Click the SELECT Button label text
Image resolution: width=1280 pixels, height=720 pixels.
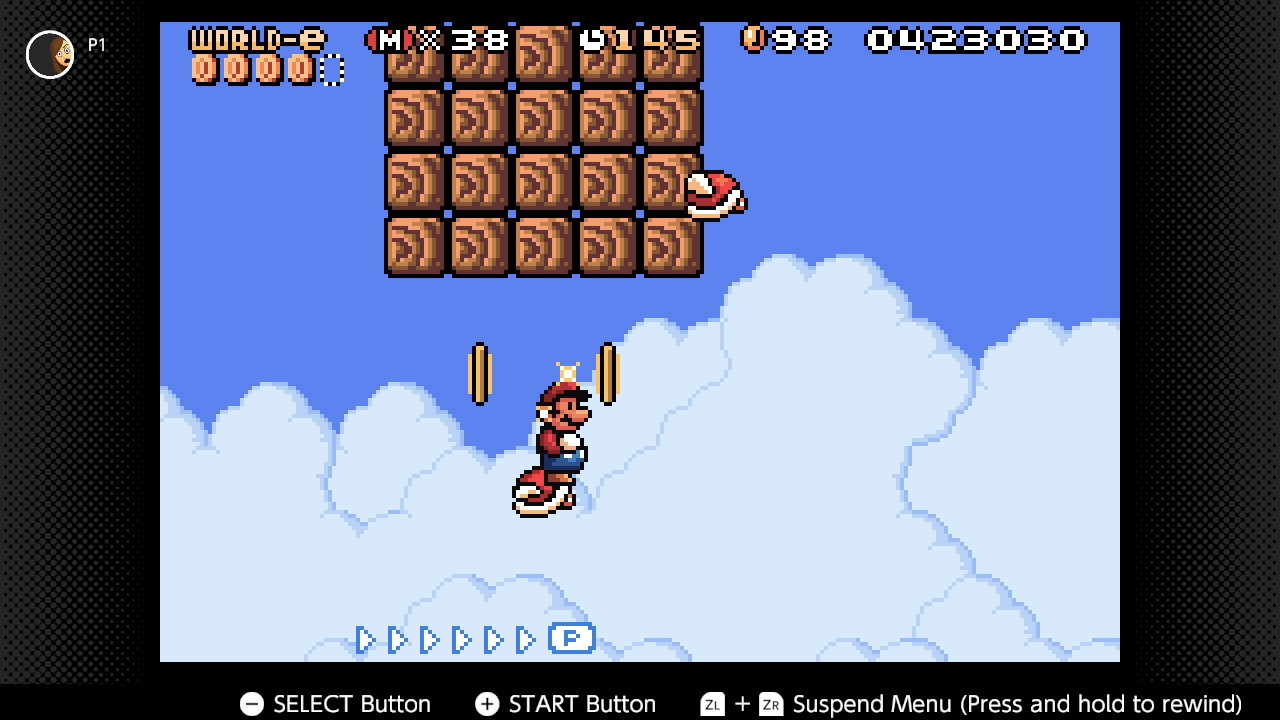[351, 704]
